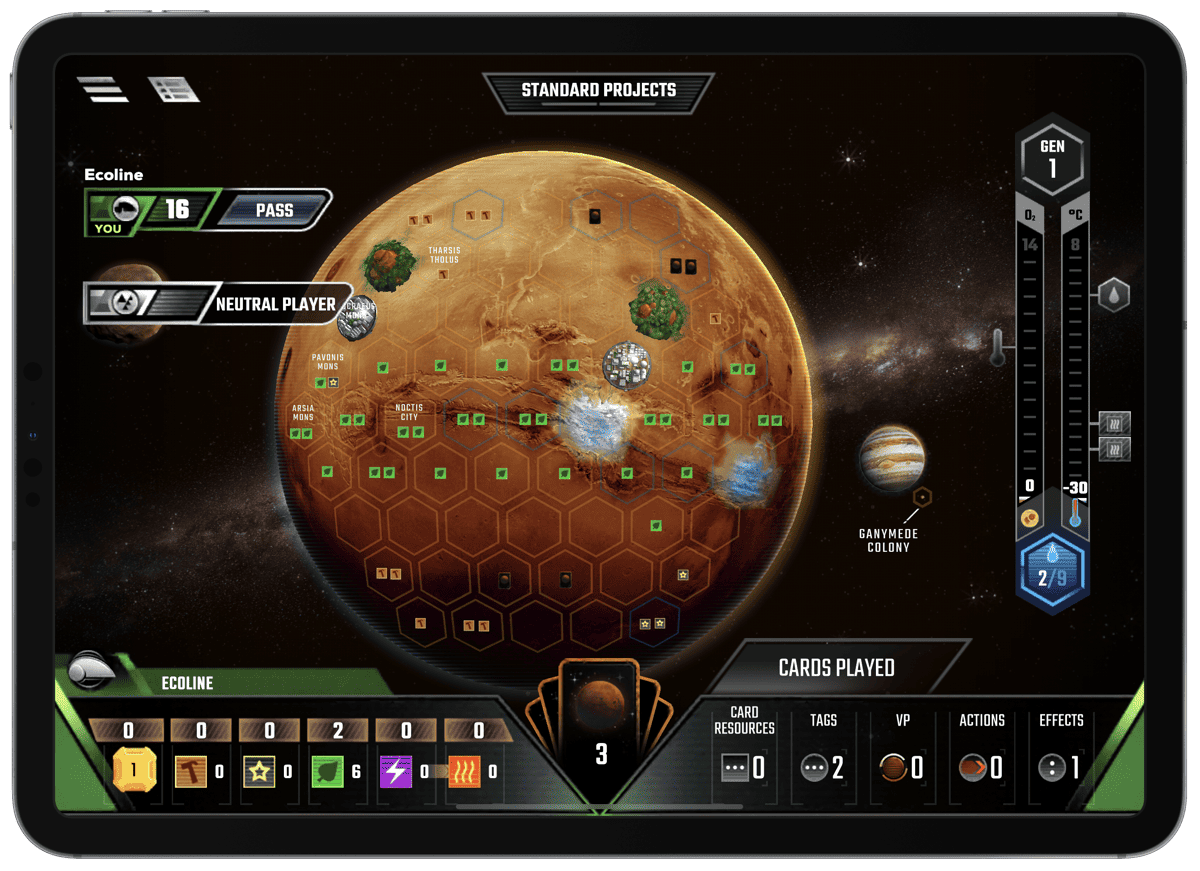Screen dimensions: 1200x871
Task: Open the Cards Played panel
Action: pyautogui.click(x=836, y=668)
